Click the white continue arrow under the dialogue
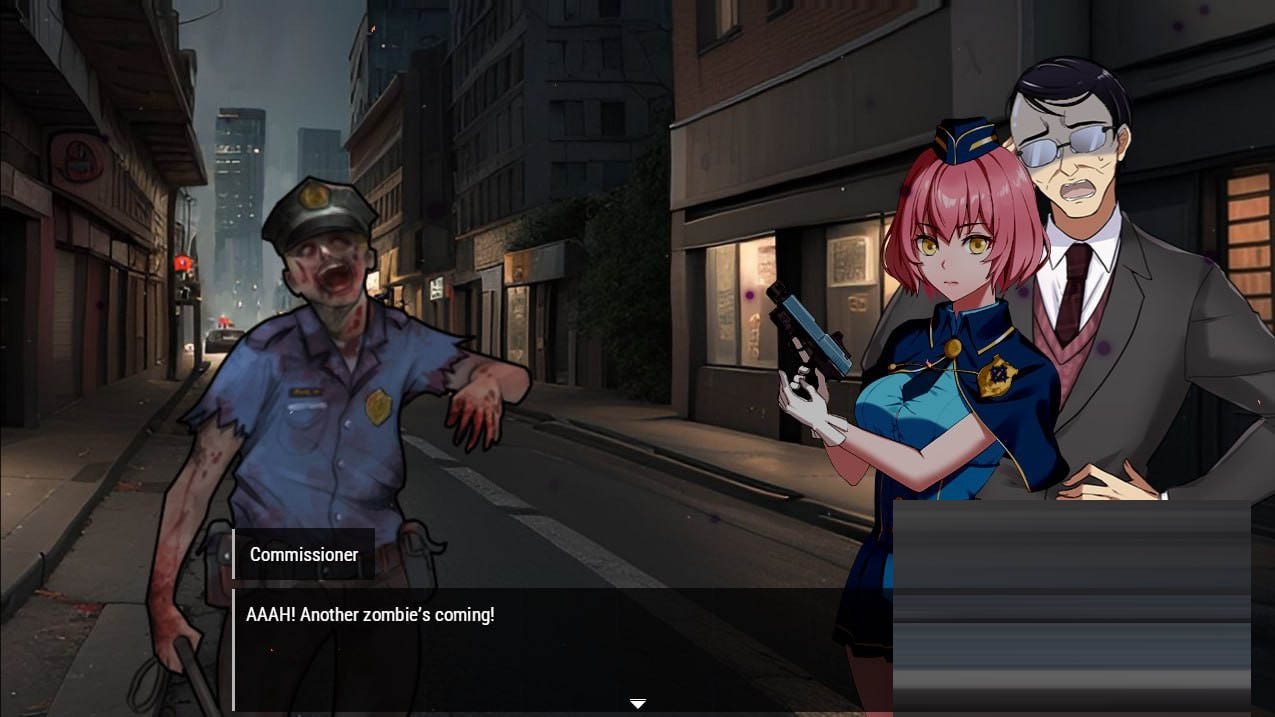 click(x=637, y=704)
